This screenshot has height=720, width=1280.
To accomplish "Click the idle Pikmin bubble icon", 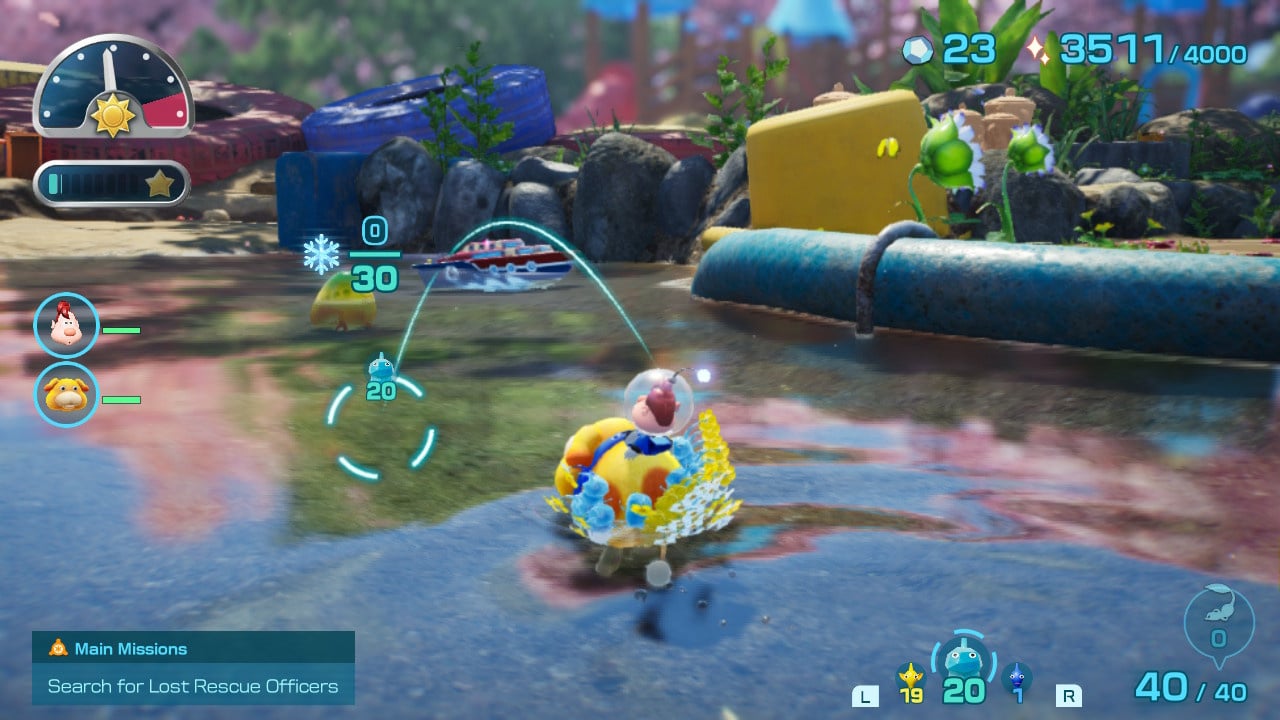I will [x=1218, y=622].
